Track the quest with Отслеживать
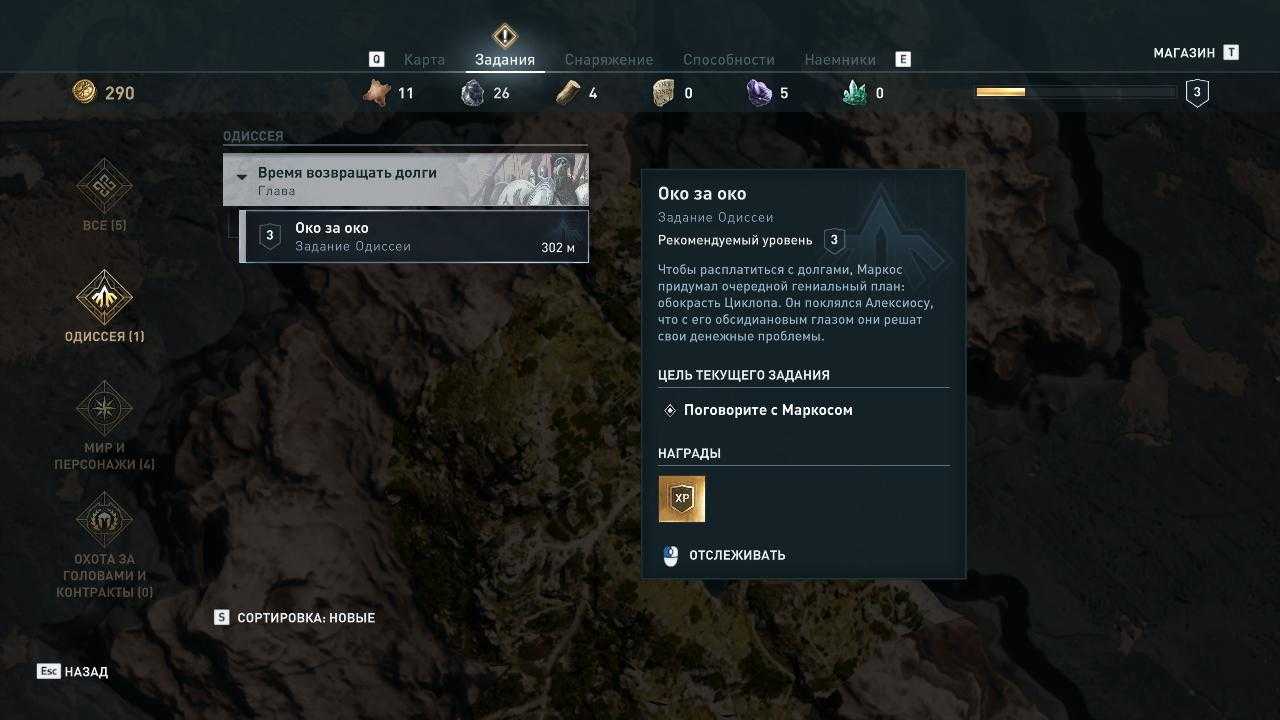The width and height of the screenshot is (1280, 720). coord(736,555)
